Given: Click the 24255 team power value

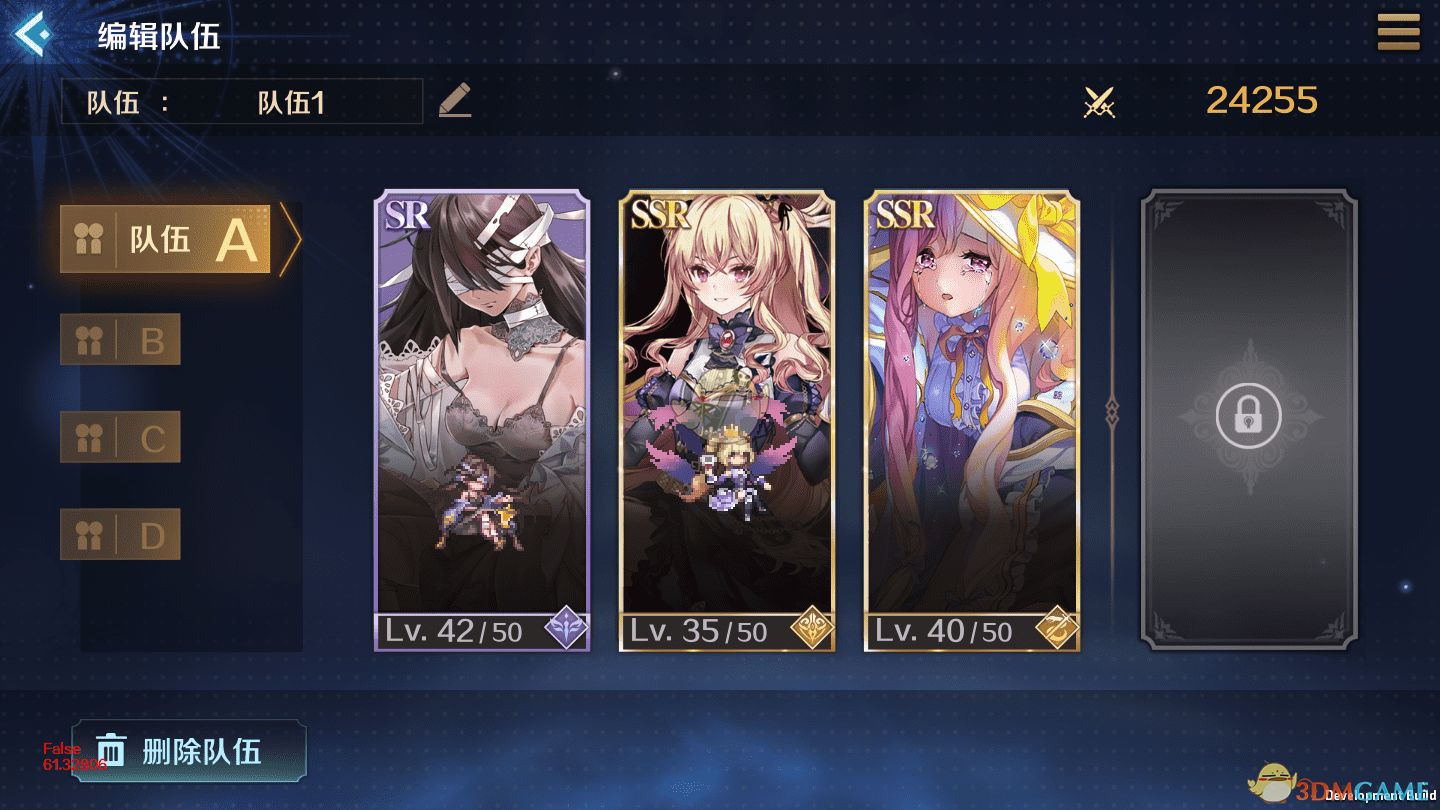Looking at the screenshot, I should click(1262, 100).
